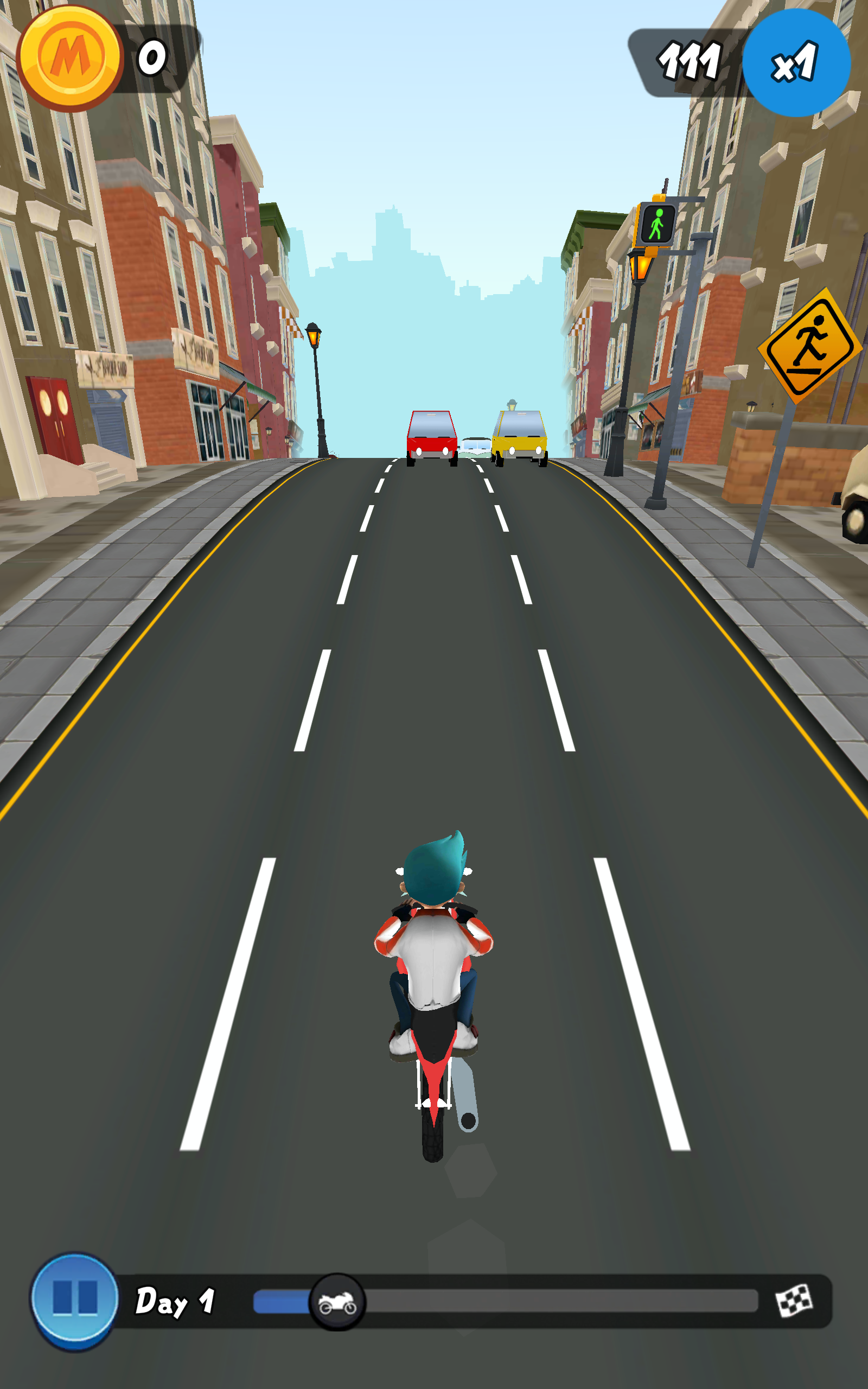
Task: Click the coin counter showing 0
Action: pos(151,58)
